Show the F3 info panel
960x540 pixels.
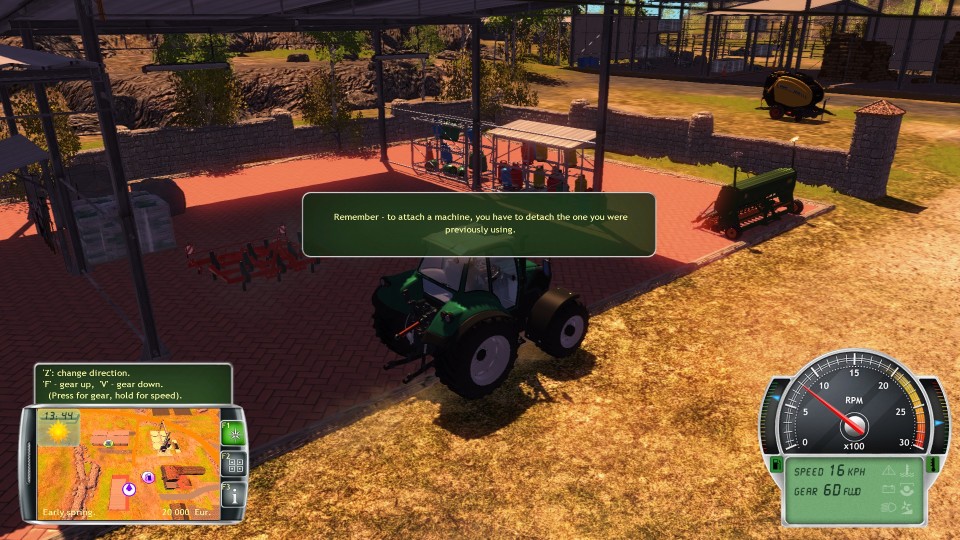[232, 495]
